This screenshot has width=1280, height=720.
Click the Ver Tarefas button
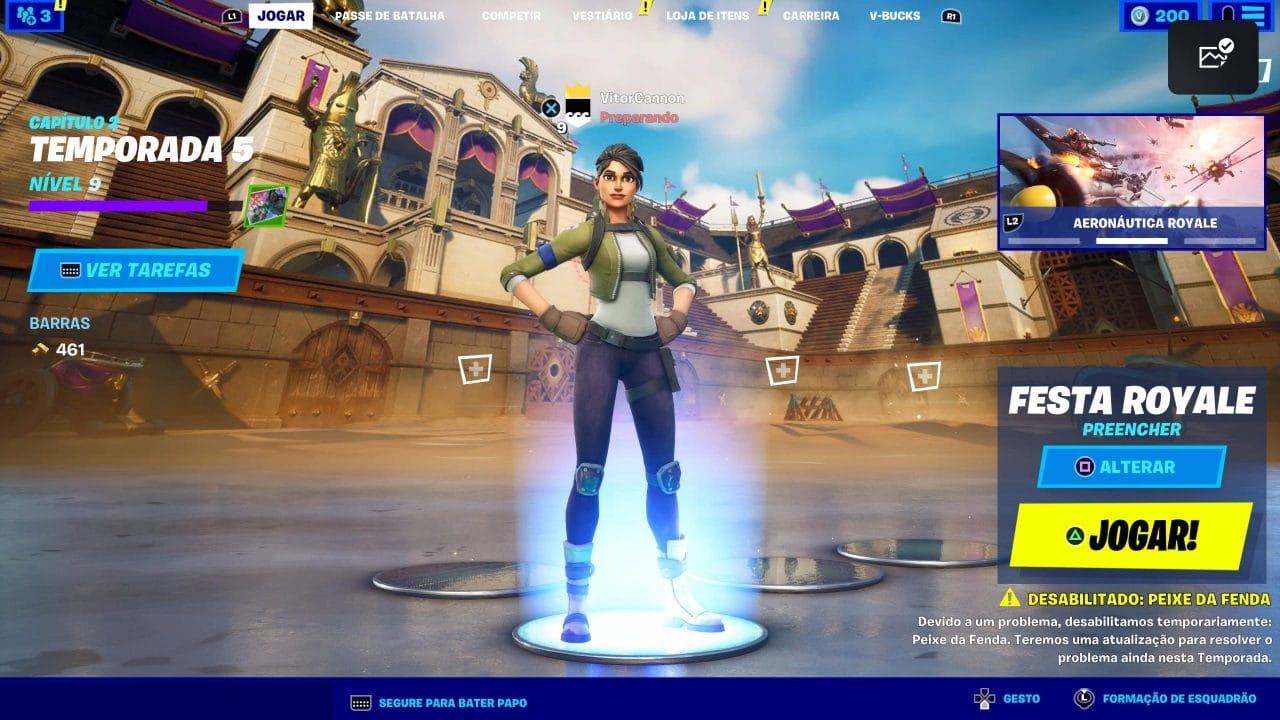tap(136, 270)
